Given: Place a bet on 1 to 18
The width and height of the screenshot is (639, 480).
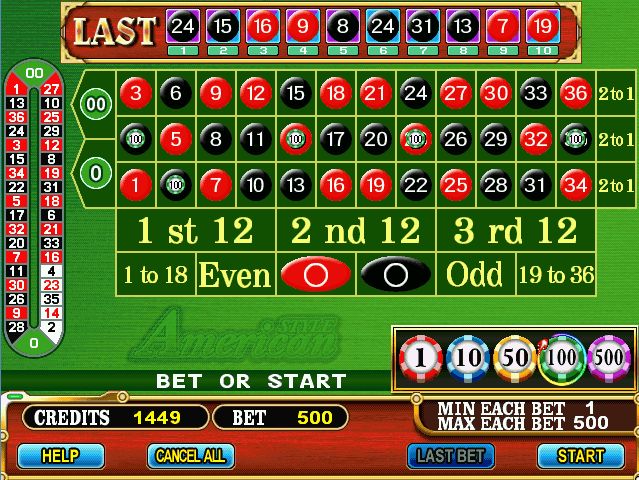Looking at the screenshot, I should point(155,273).
